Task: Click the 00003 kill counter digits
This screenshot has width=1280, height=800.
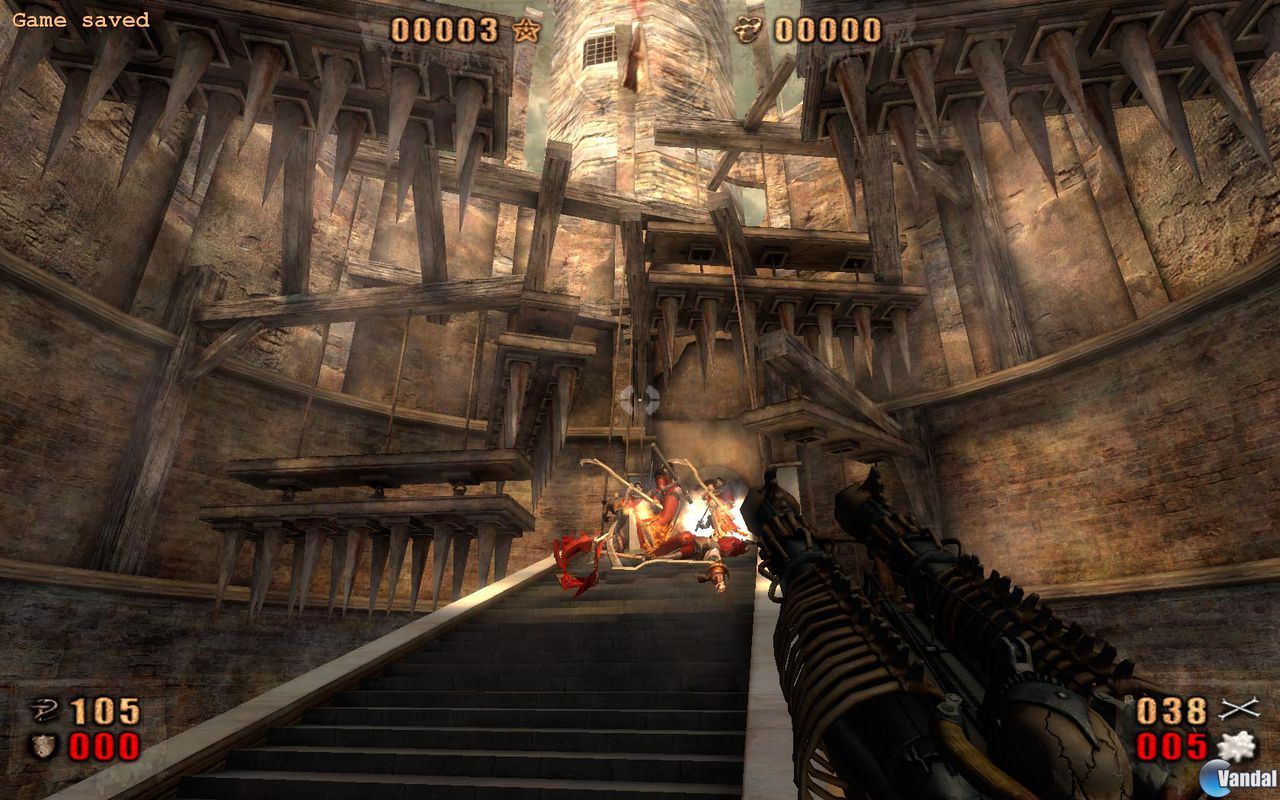Action: (445, 28)
